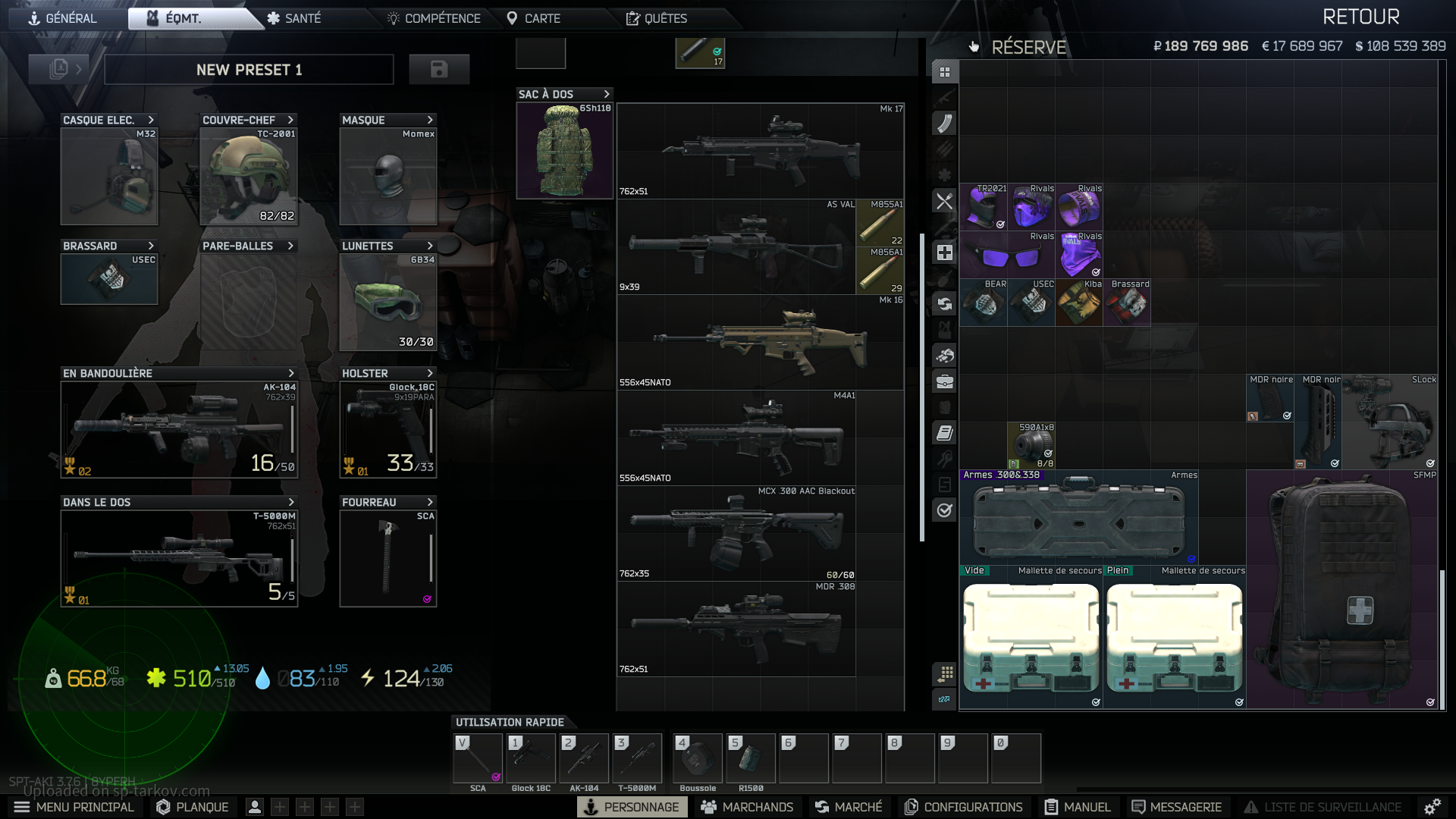The height and width of the screenshot is (819, 1456).
Task: Go to Menu Principal
Action: (74, 807)
